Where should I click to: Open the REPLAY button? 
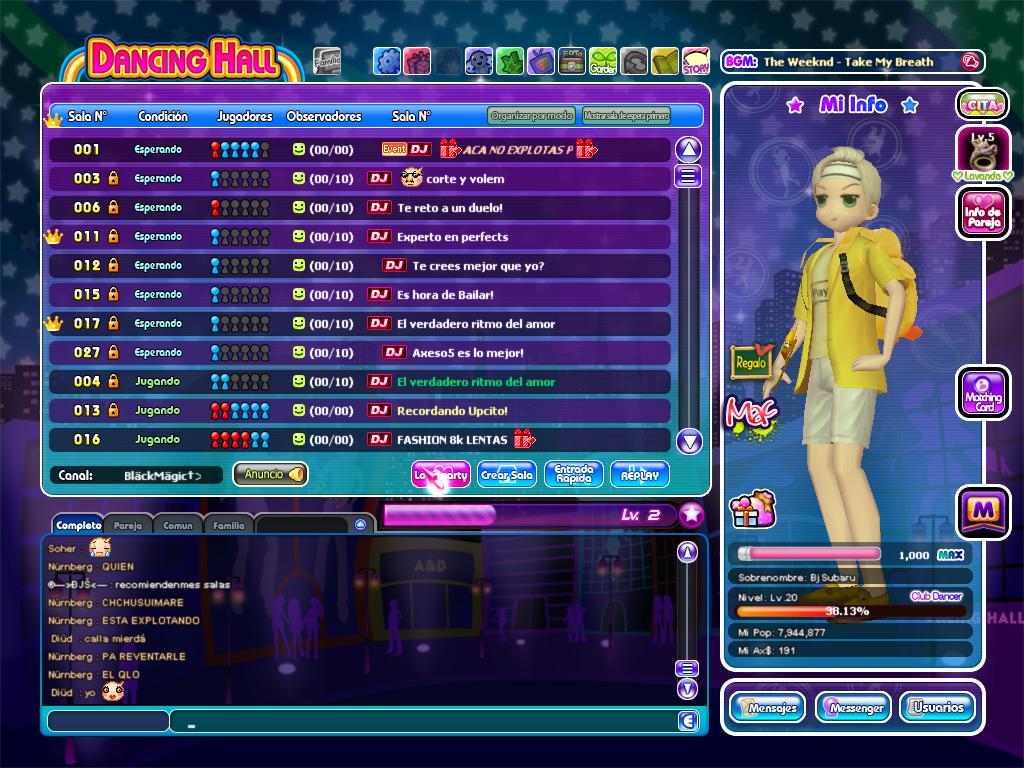point(639,475)
